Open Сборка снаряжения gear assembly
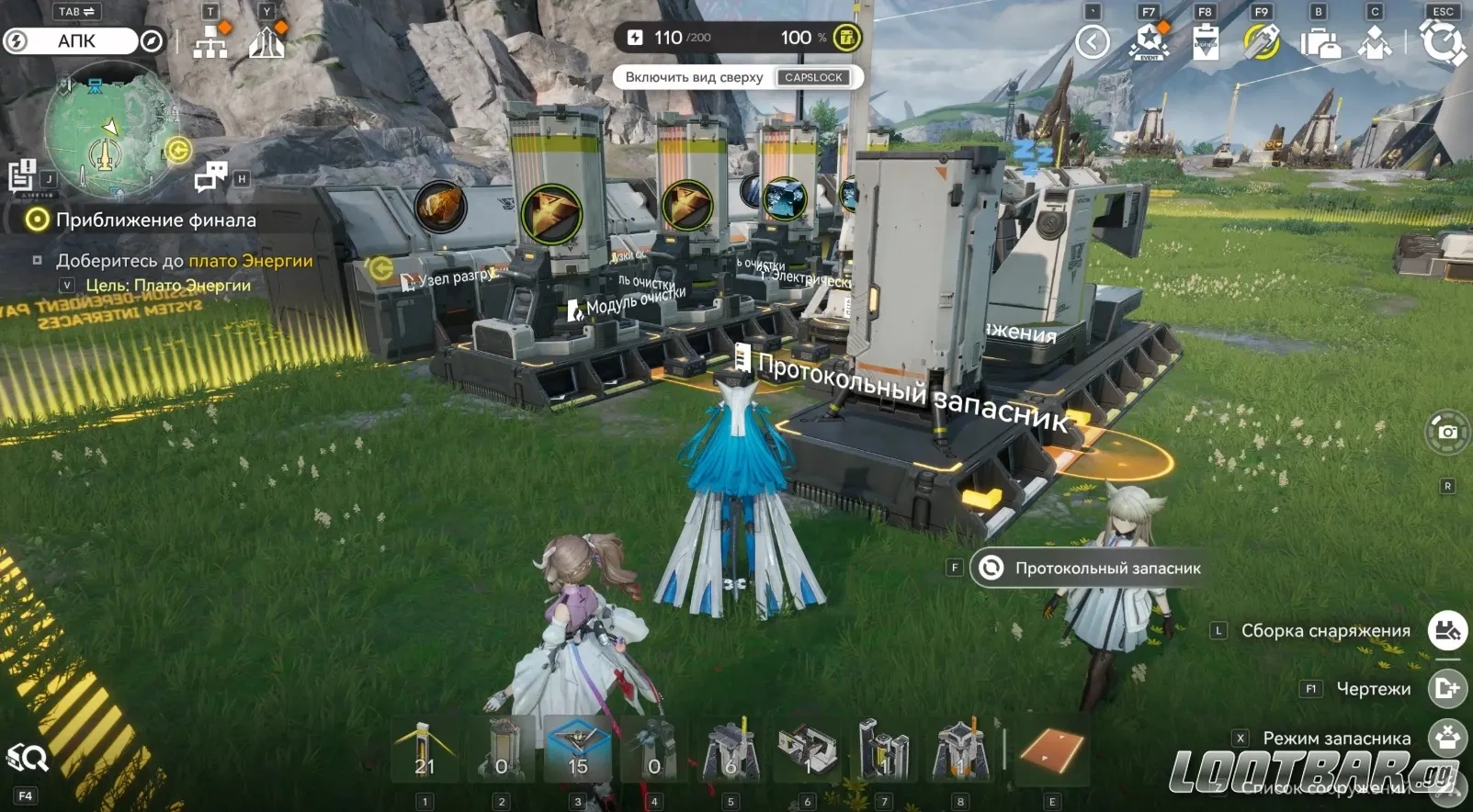This screenshot has height=812, width=1473. pos(1447,631)
